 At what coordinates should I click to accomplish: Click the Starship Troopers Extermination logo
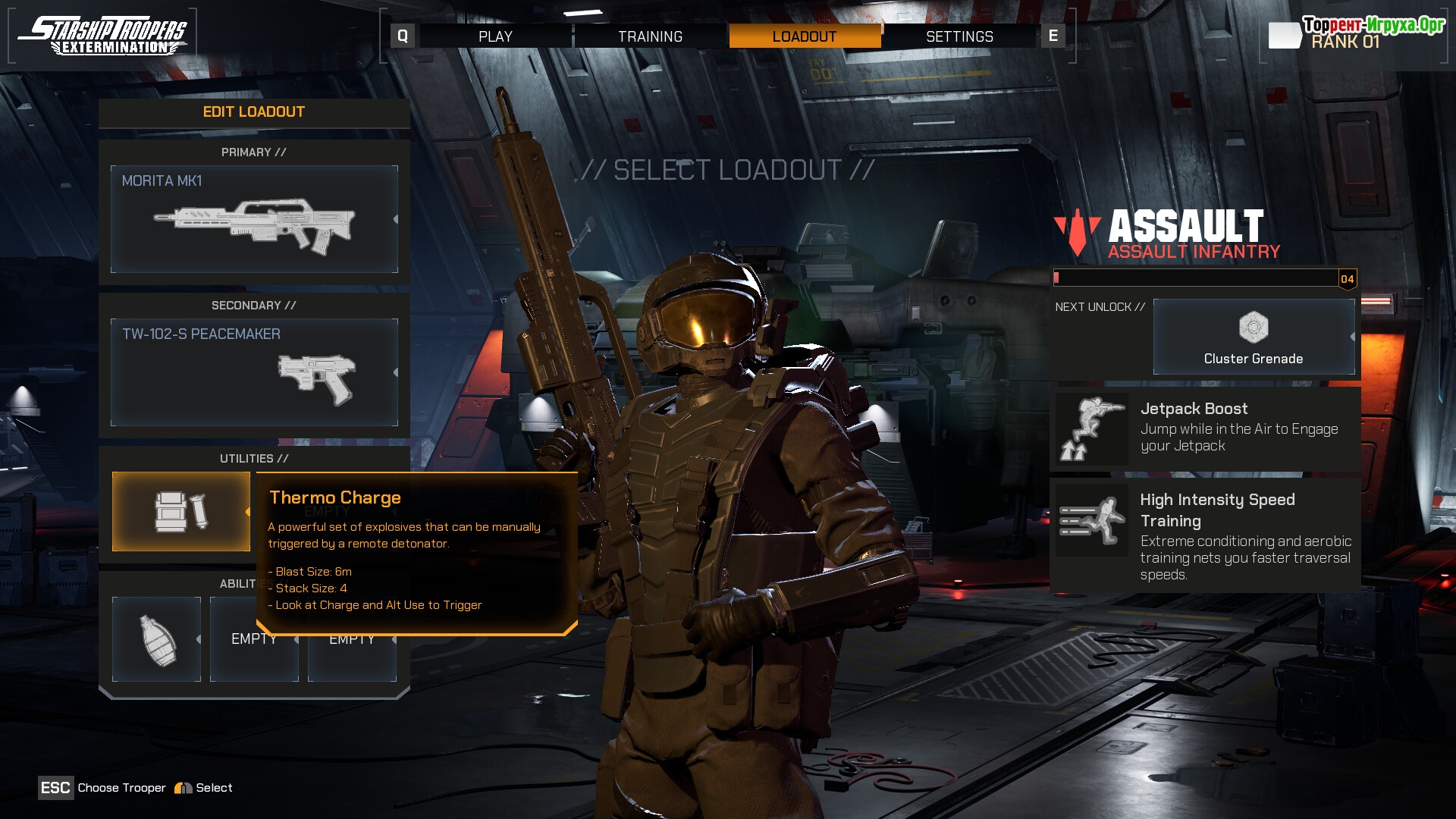[103, 36]
